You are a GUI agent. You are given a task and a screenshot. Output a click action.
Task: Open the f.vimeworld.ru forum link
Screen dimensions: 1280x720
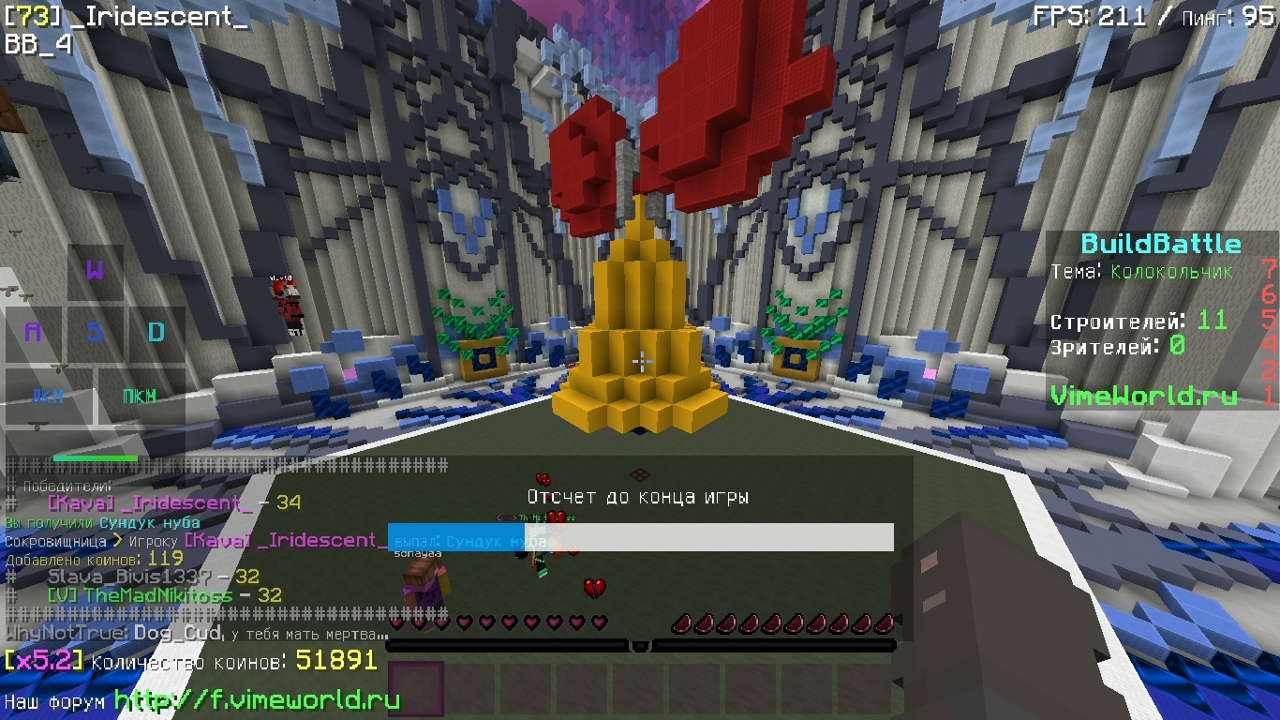tap(257, 700)
